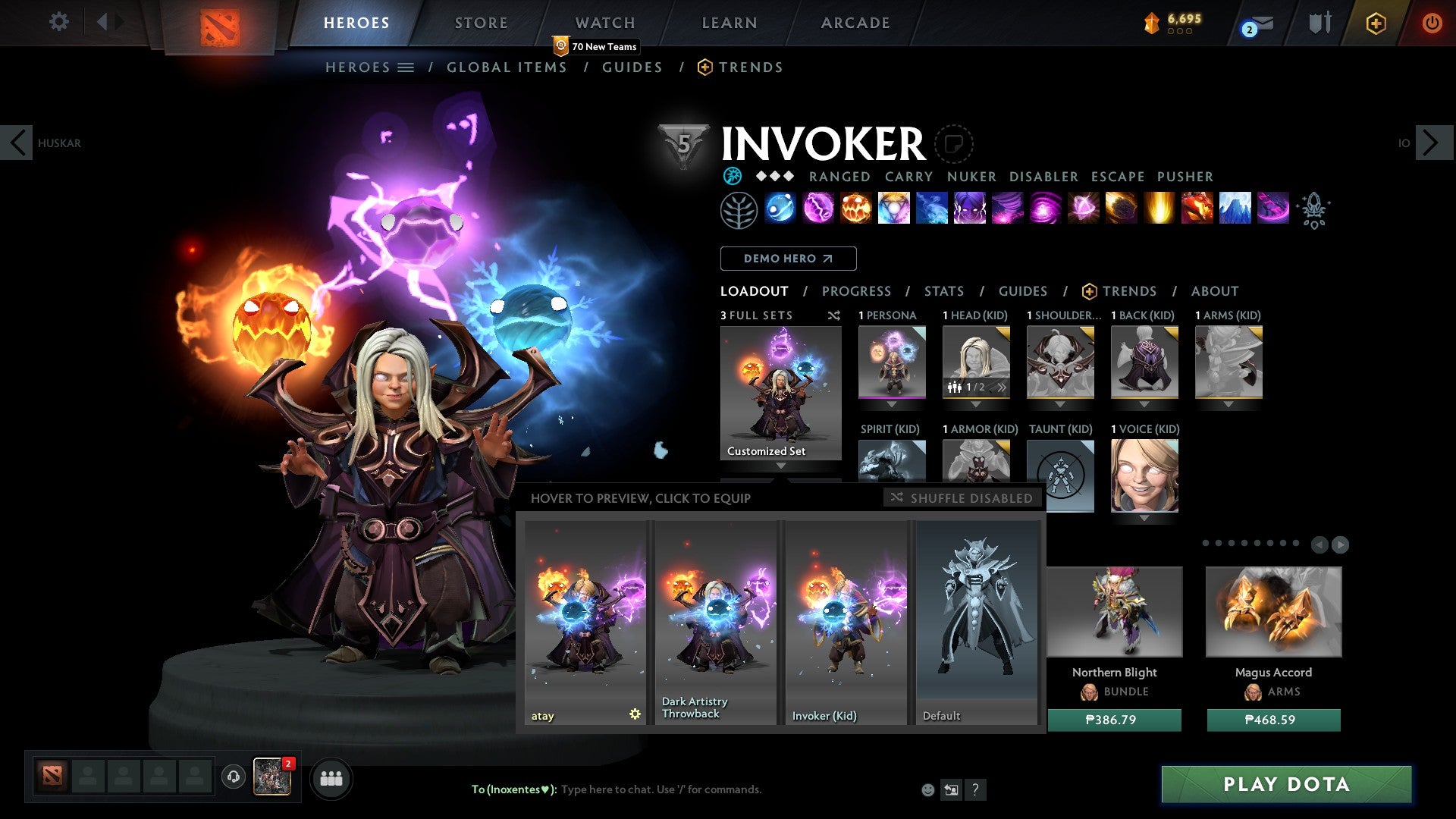Viewport: 1456px width, 819px height.
Task: Open the heroes hamburger menu next to HEROES
Action: 407,67
